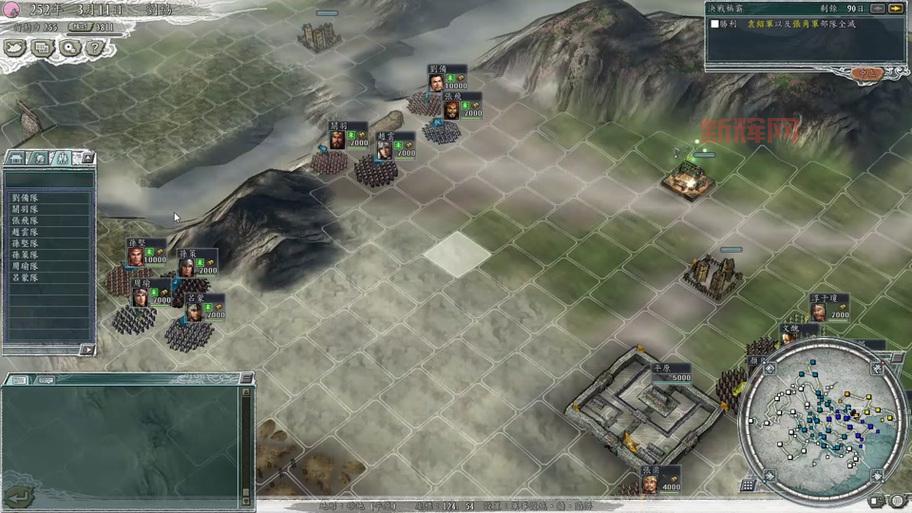The image size is (912, 513).
Task: Select 孫堅 unit portrait with 10000 troops
Action: point(136,254)
